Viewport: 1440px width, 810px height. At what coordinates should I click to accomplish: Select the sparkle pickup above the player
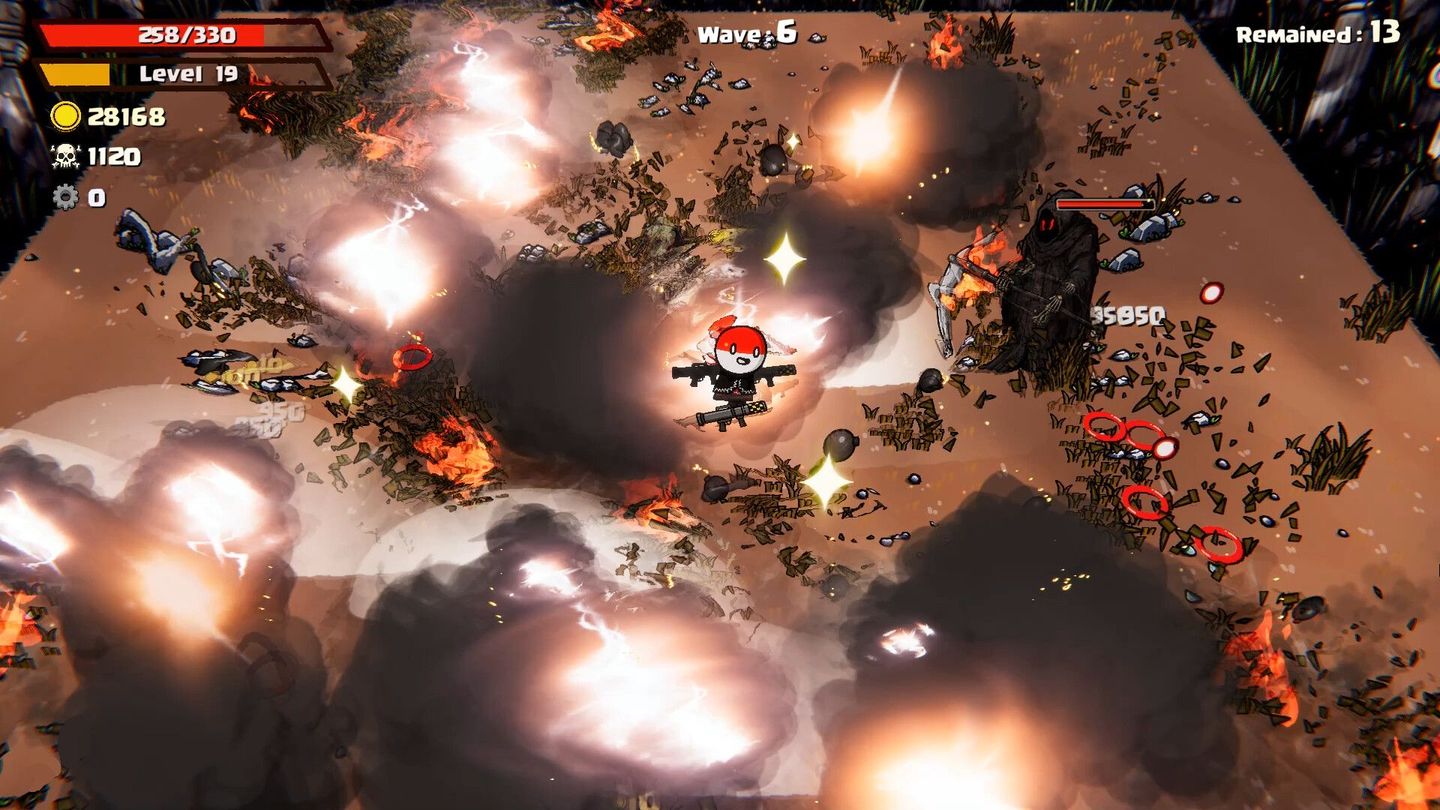[789, 260]
